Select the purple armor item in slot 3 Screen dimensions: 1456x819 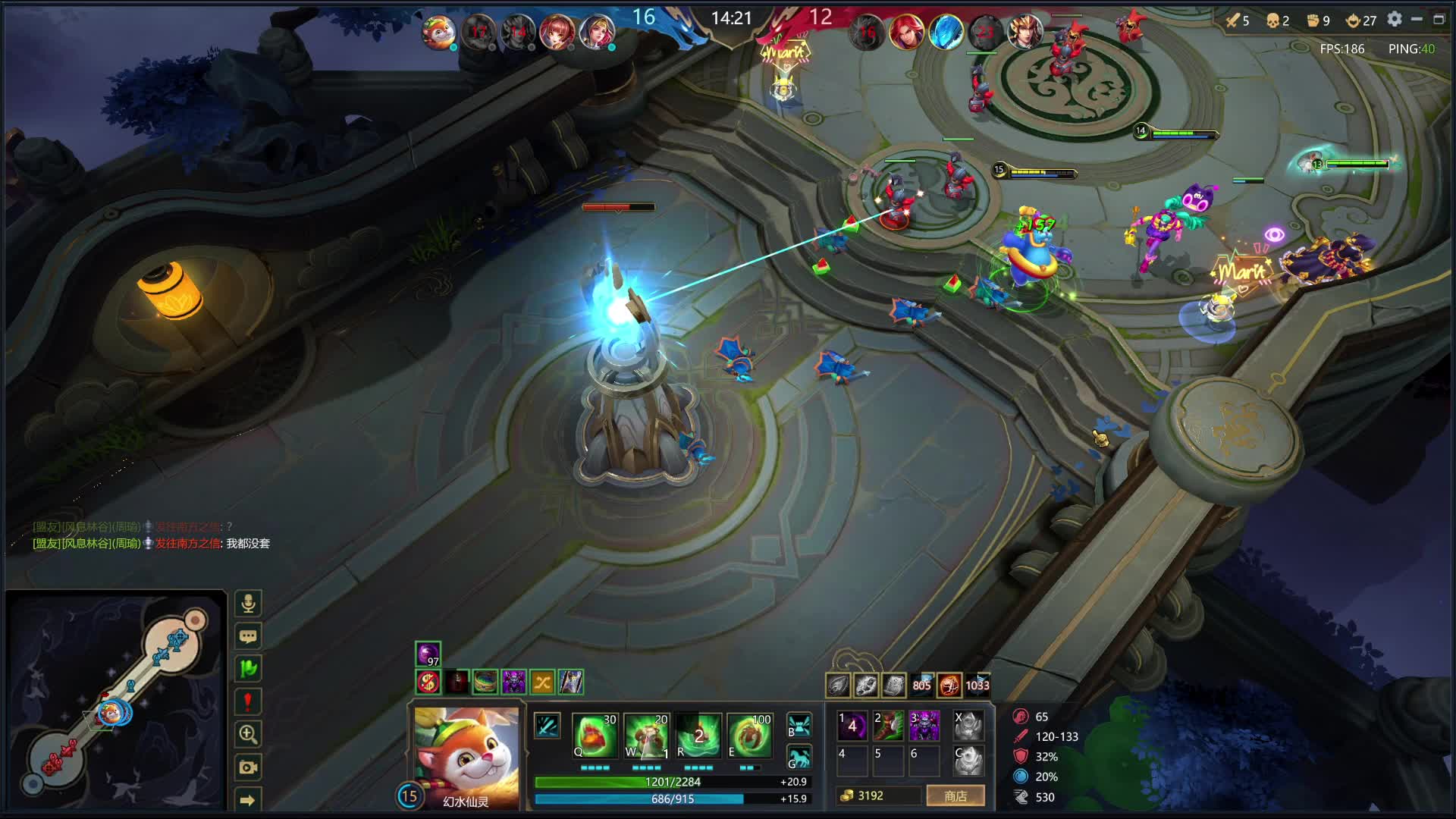924,726
